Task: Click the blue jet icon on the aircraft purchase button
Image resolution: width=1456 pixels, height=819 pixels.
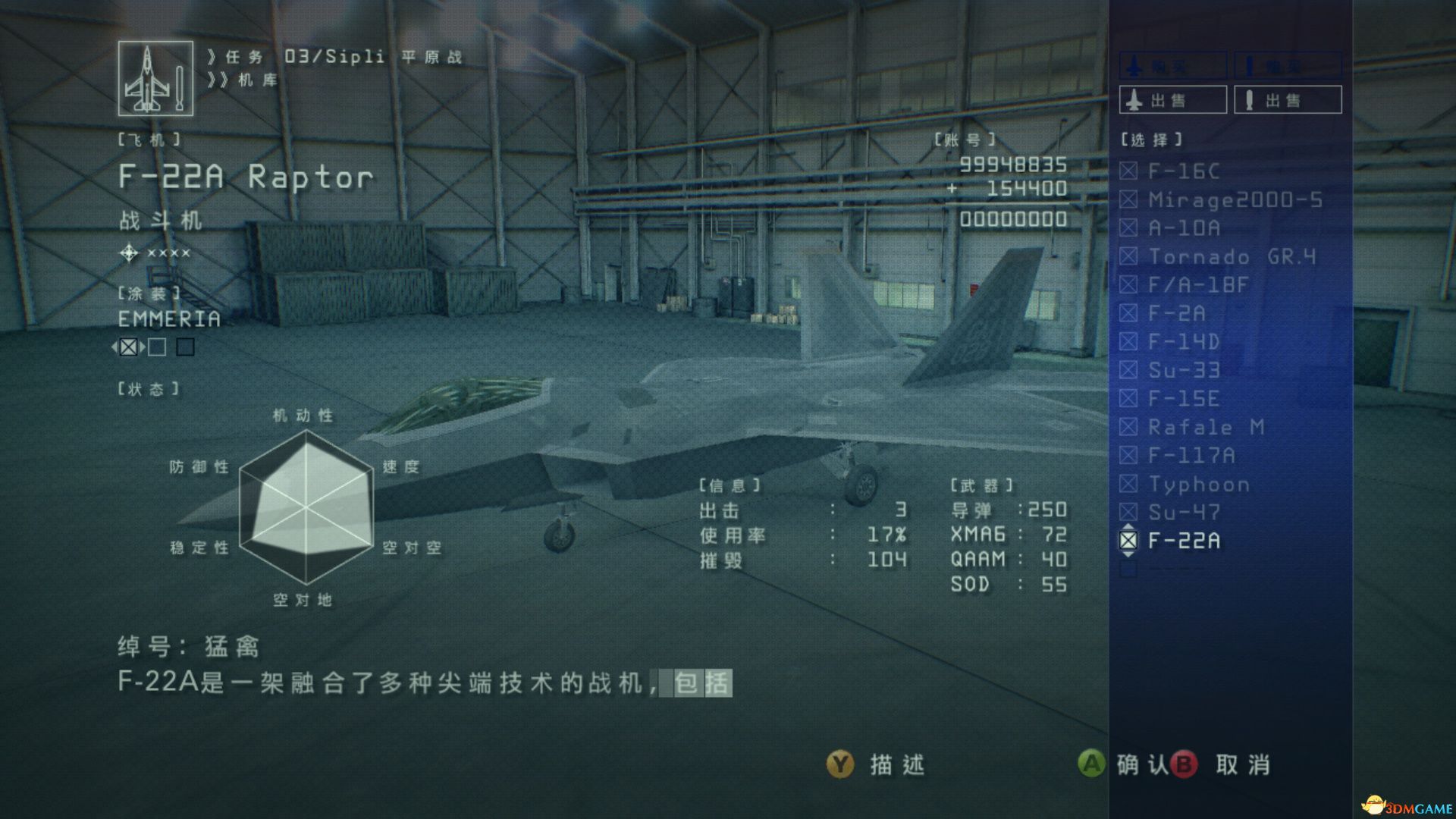Action: tap(1134, 64)
